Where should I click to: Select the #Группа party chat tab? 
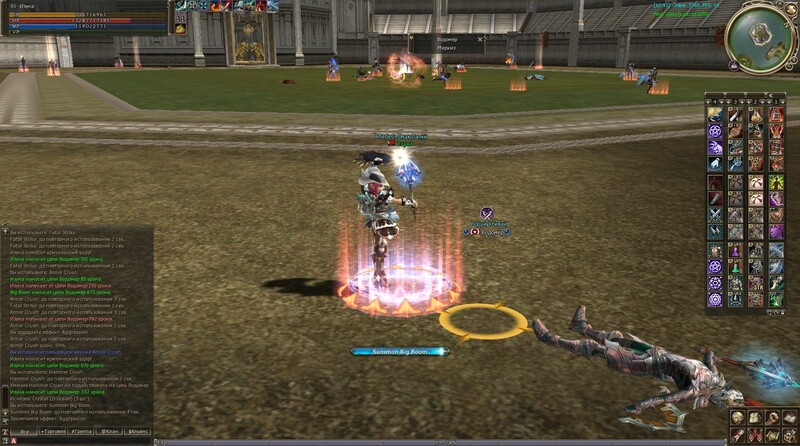pyautogui.click(x=82, y=430)
